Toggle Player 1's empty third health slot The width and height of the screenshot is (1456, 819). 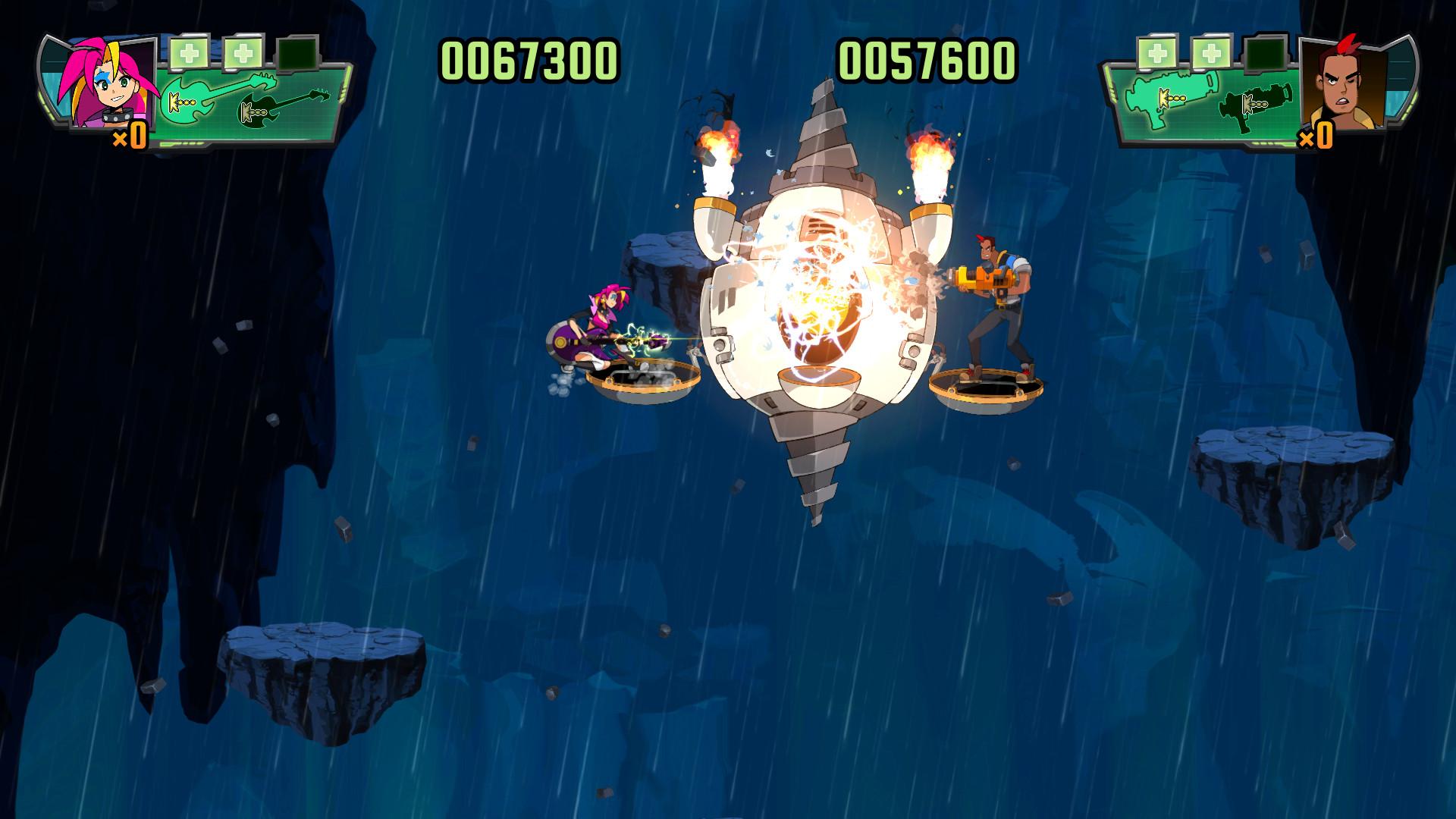[297, 53]
